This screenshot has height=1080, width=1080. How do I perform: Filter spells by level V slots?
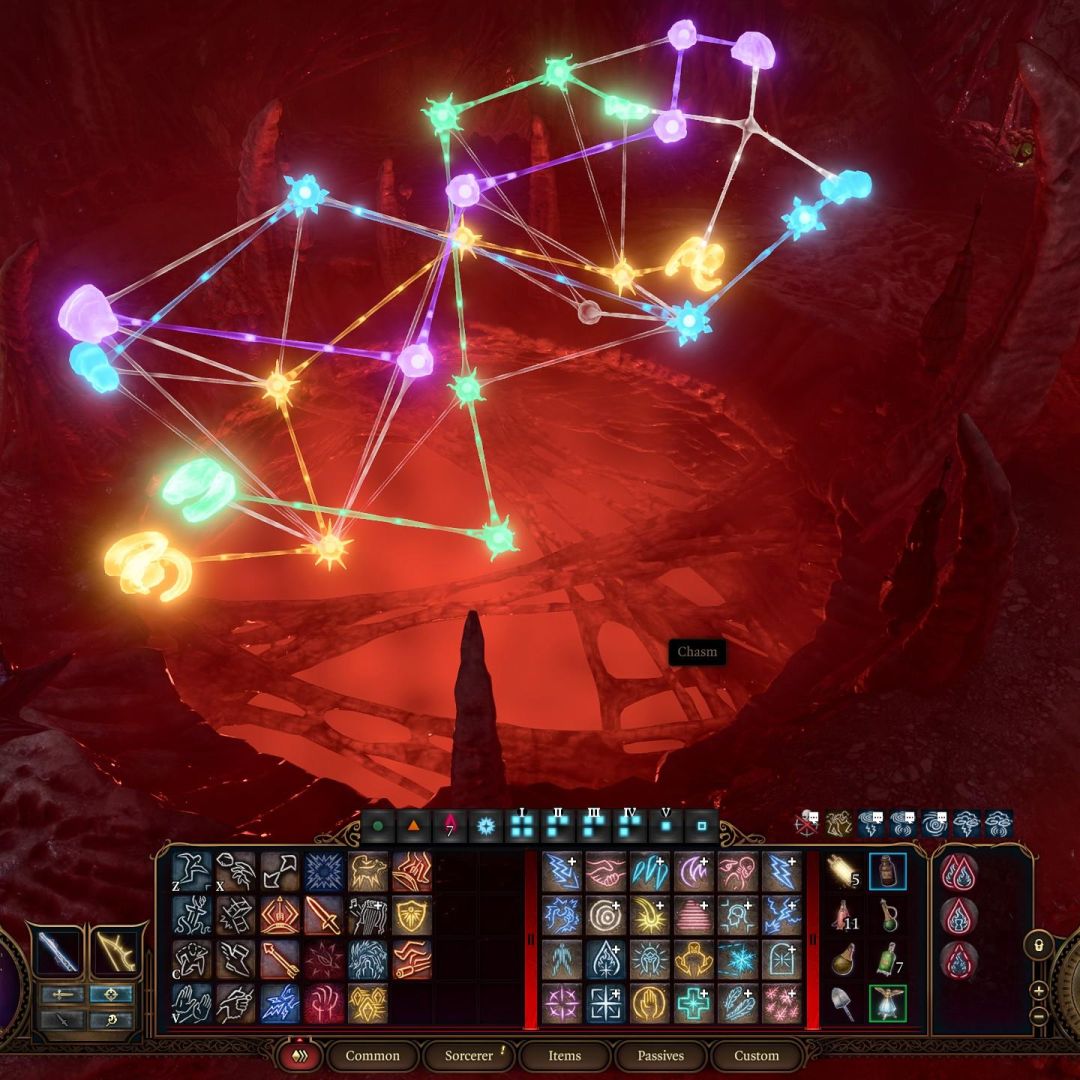click(666, 827)
